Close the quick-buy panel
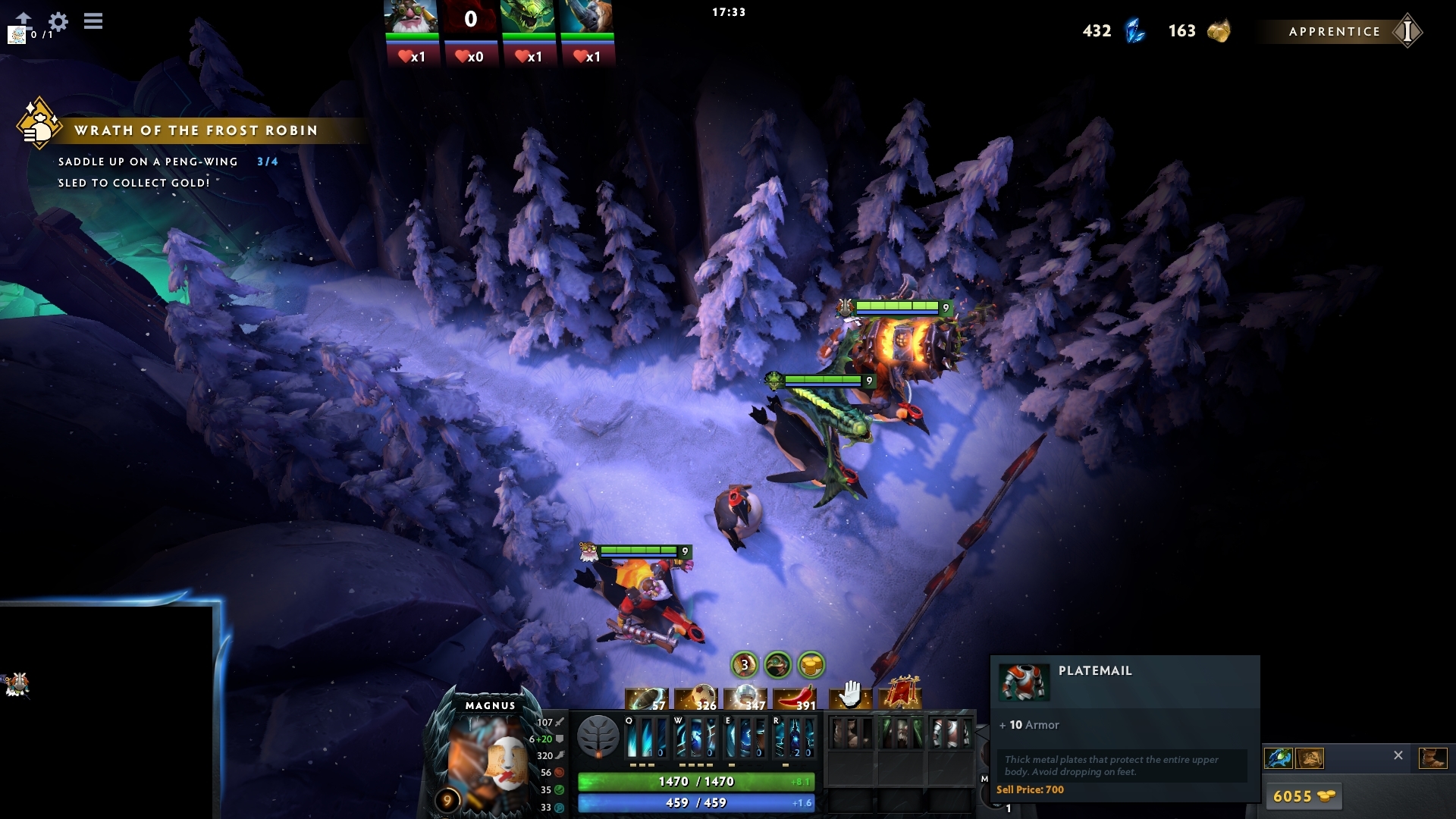 pos(1398,755)
